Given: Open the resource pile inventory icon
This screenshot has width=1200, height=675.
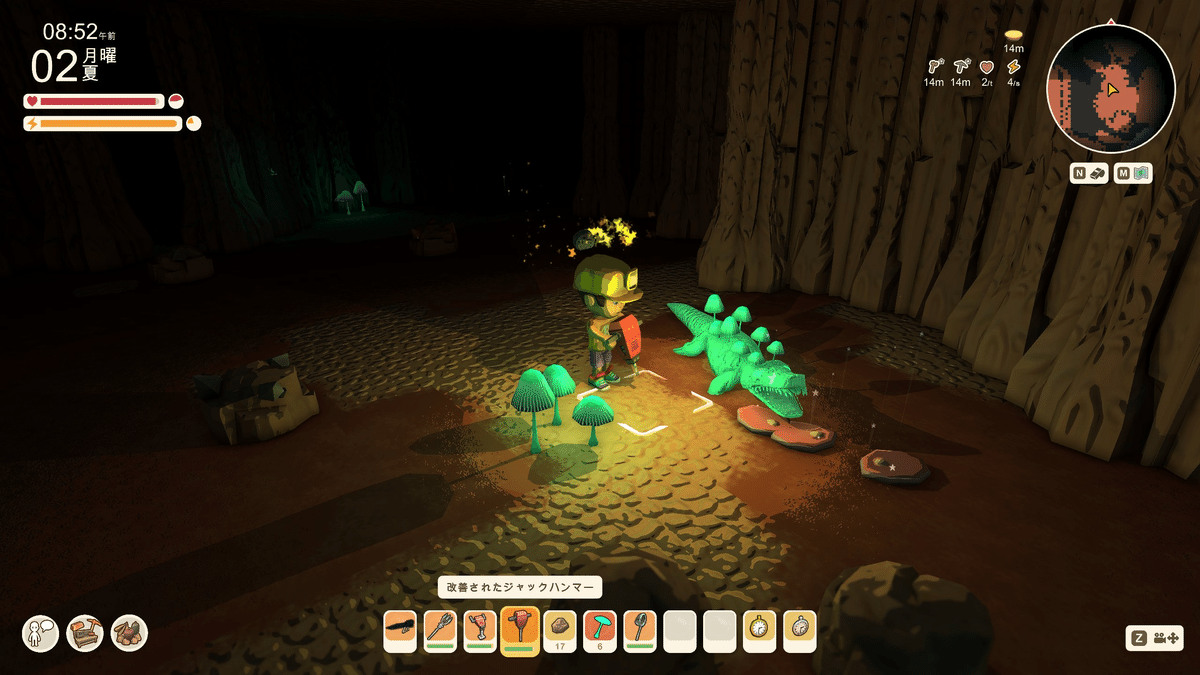Looking at the screenshot, I should (129, 633).
